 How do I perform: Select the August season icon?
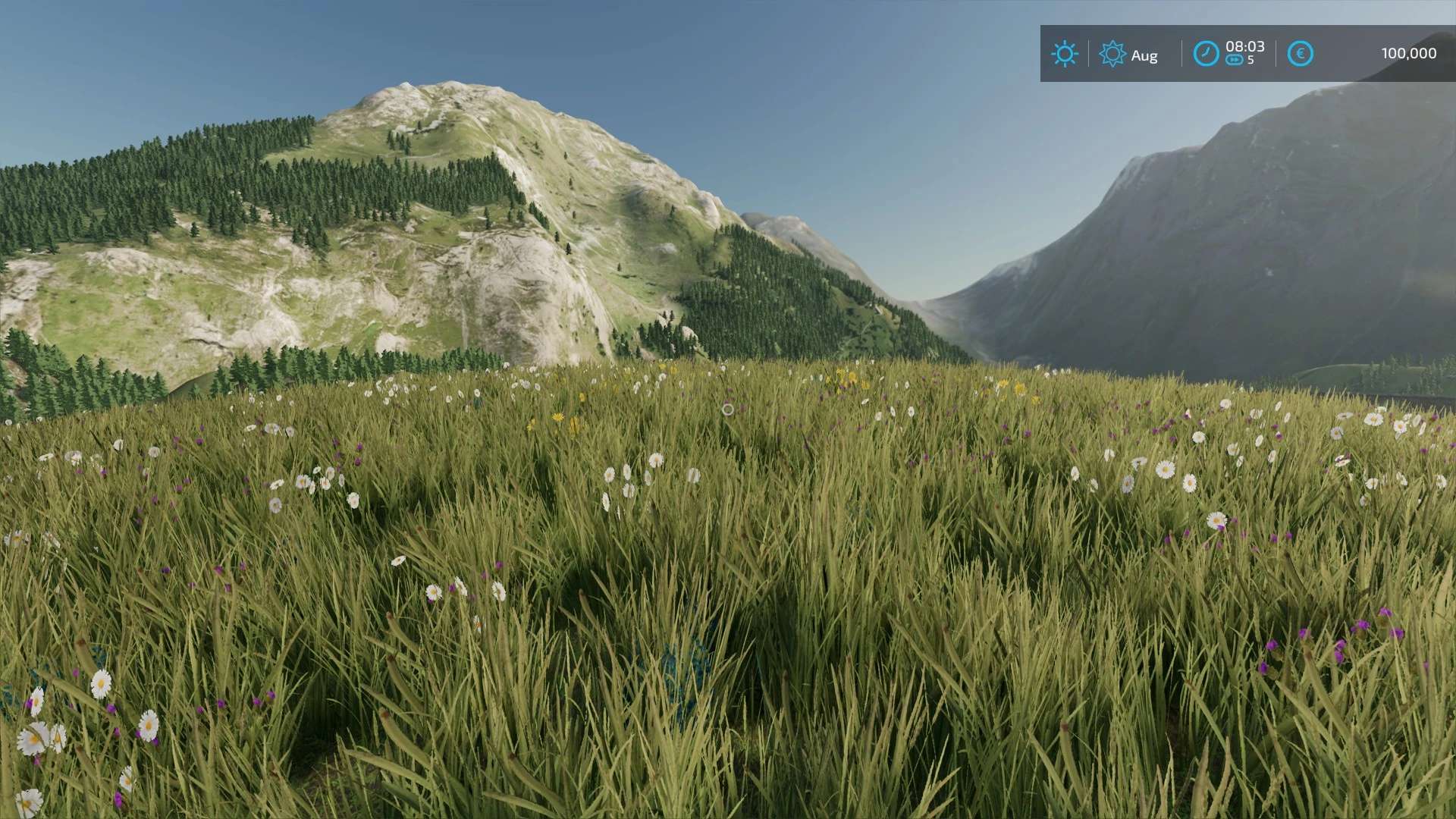[x=1112, y=54]
